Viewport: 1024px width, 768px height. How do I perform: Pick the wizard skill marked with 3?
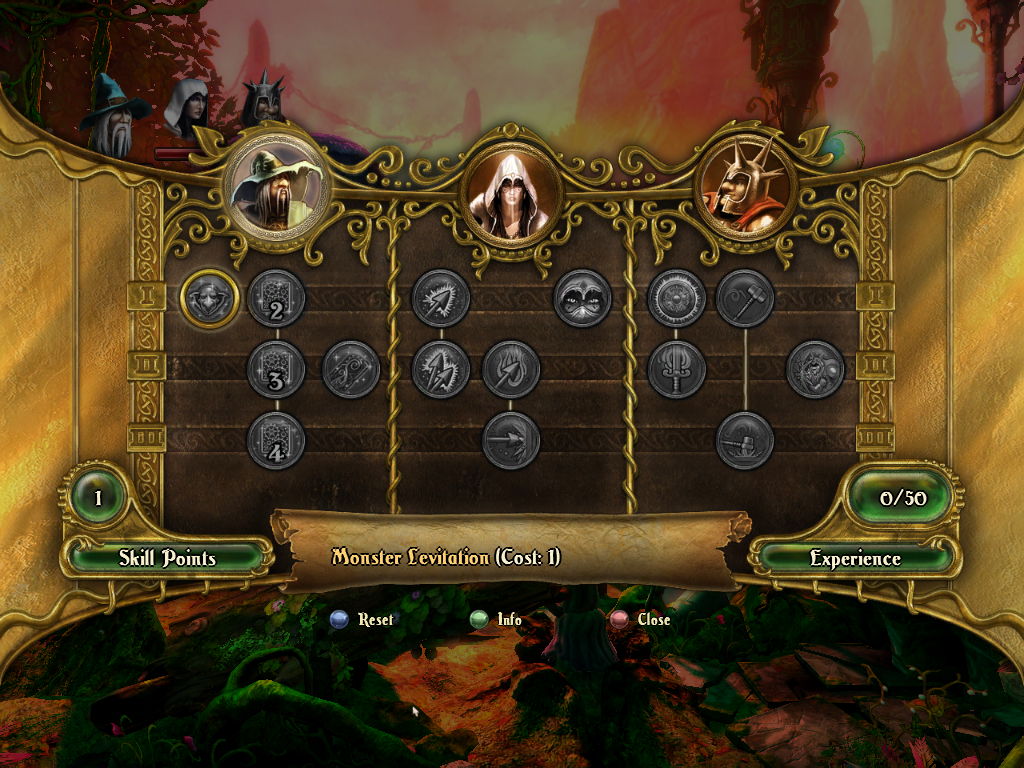coord(276,369)
